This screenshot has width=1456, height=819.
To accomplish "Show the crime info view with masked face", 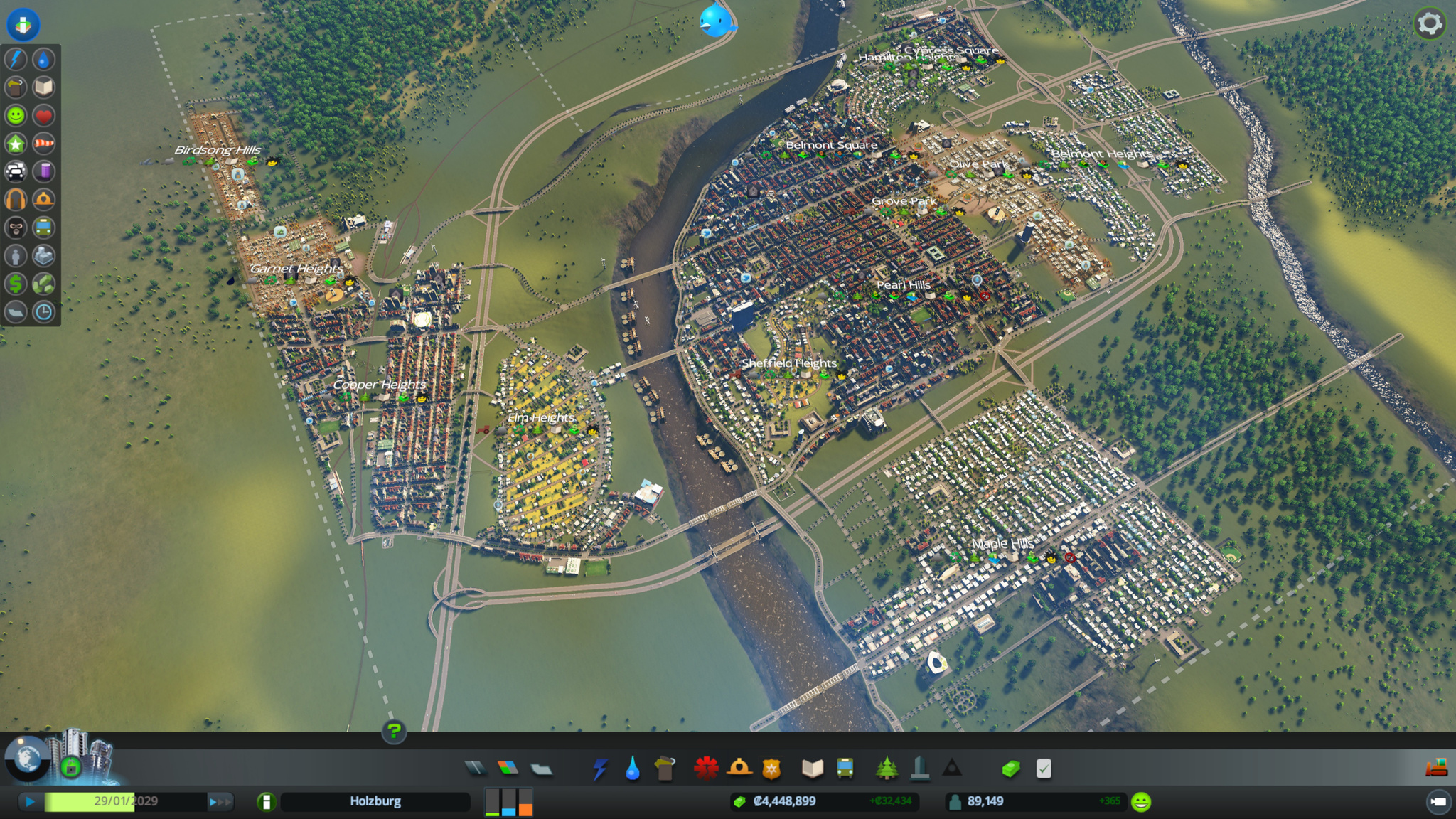I will pos(16,227).
